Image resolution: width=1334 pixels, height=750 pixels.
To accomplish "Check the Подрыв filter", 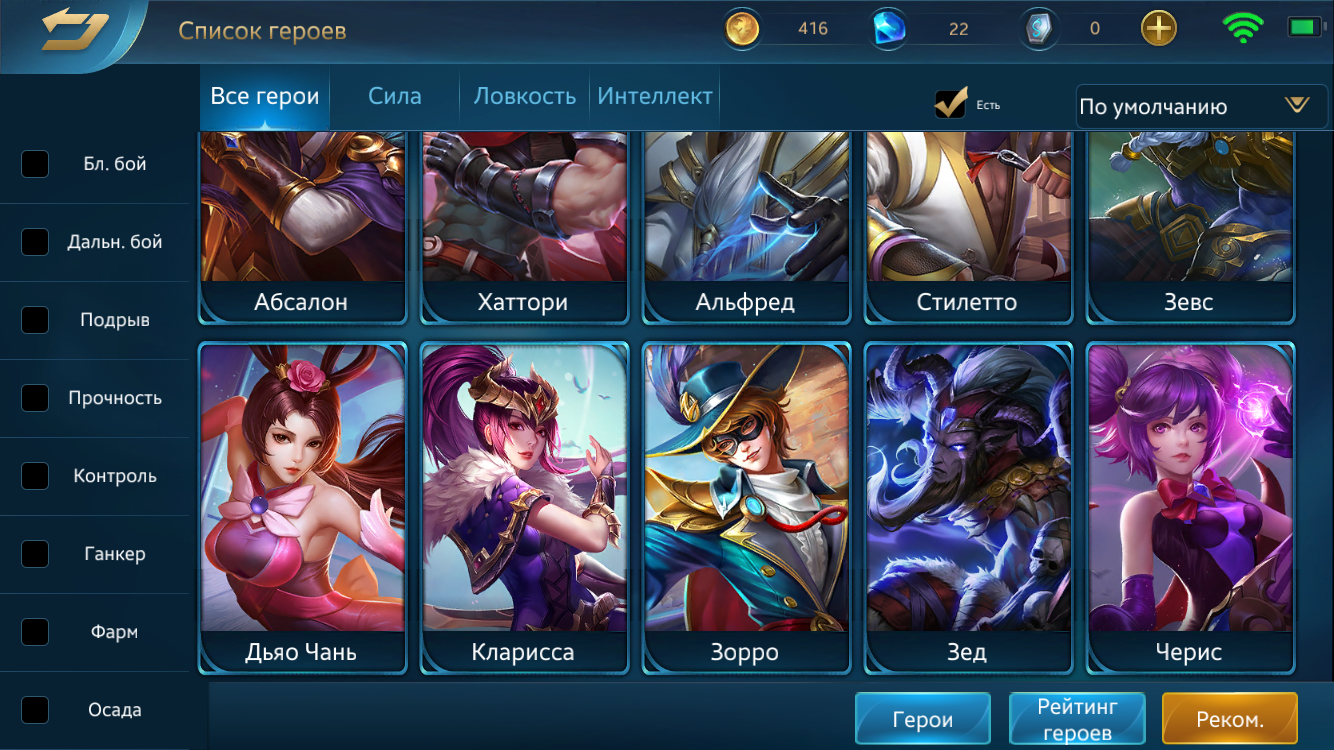I will 35,320.
